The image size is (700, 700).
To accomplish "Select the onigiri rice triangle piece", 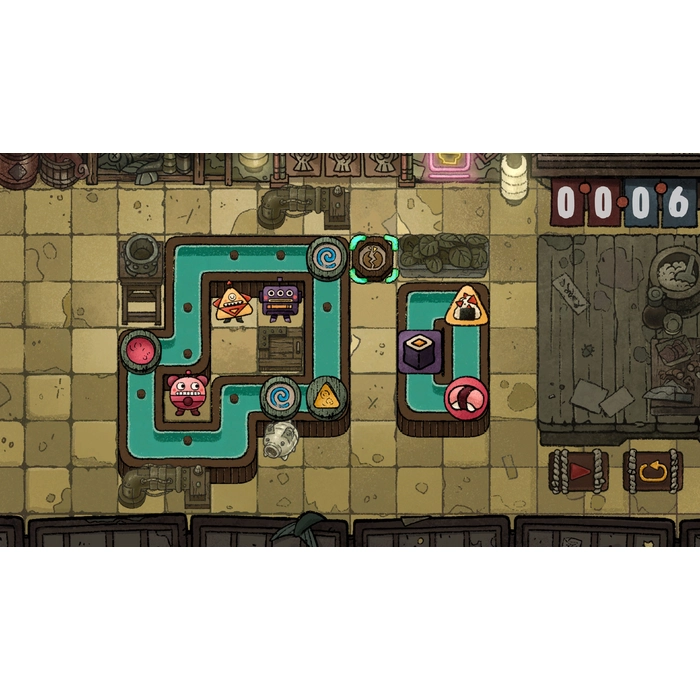I will [466, 303].
